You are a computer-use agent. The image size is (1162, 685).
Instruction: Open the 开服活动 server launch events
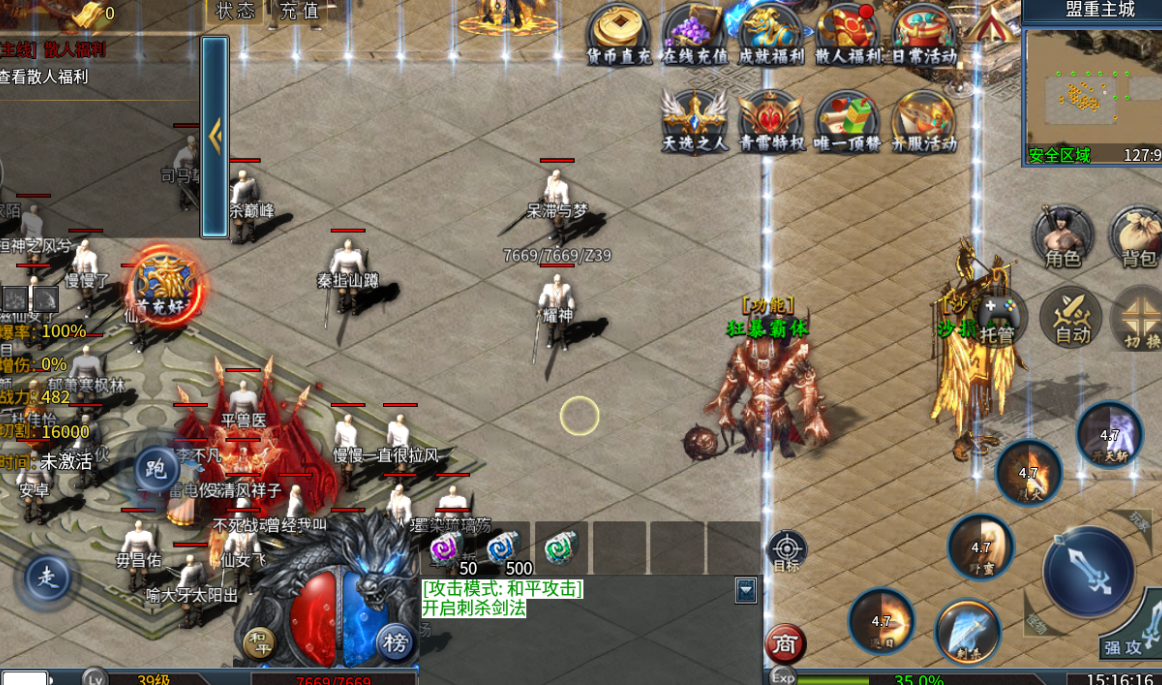point(923,120)
